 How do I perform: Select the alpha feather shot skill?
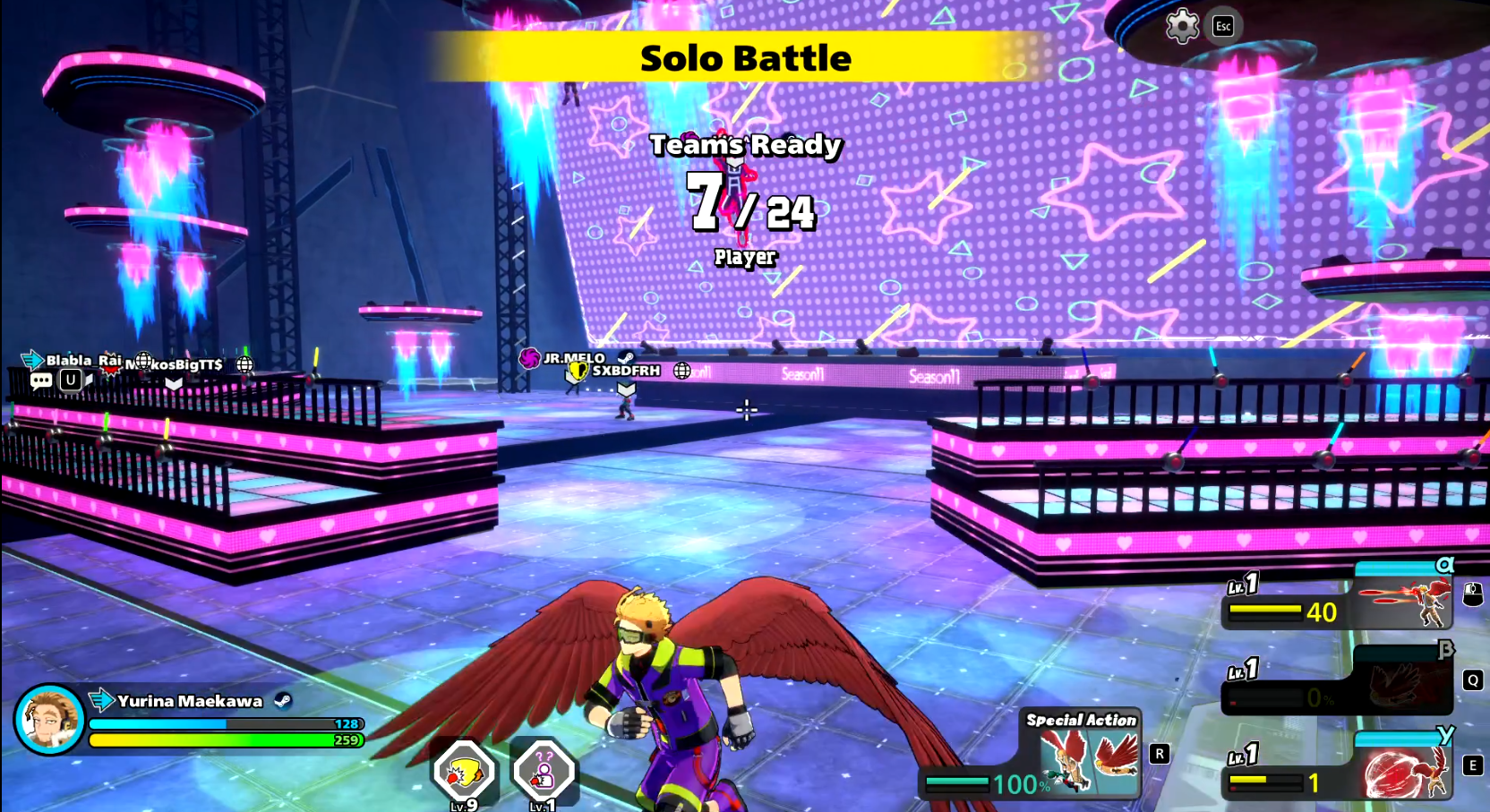pos(1404,602)
